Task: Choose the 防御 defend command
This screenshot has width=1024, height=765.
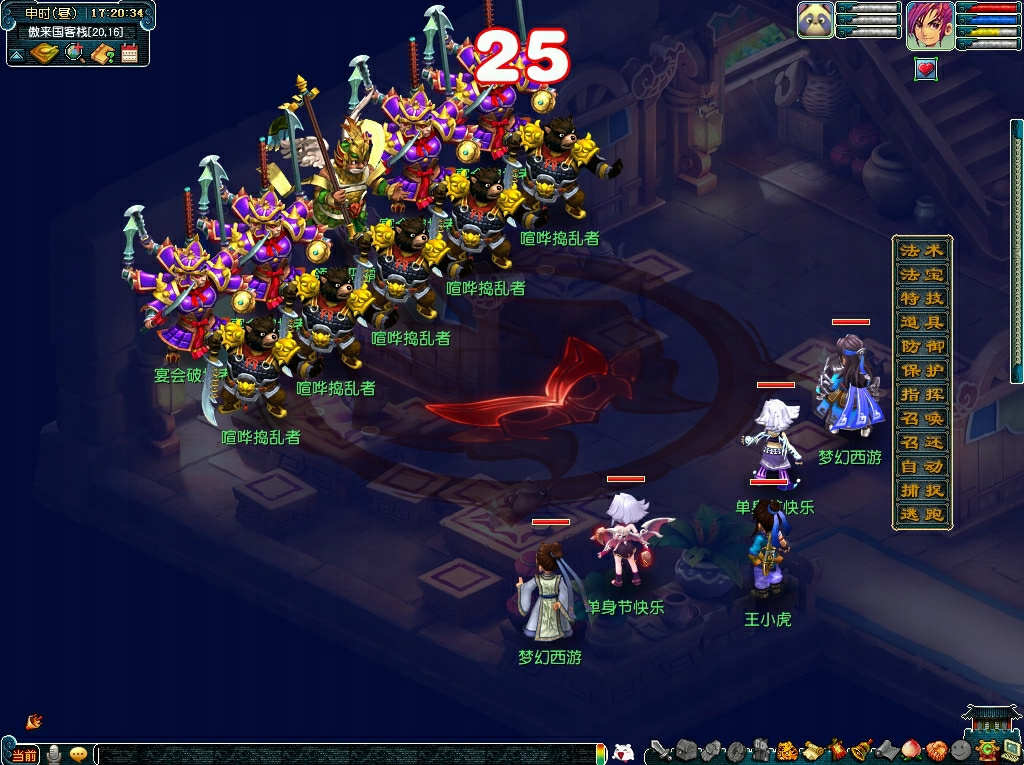Action: pyautogui.click(x=921, y=346)
